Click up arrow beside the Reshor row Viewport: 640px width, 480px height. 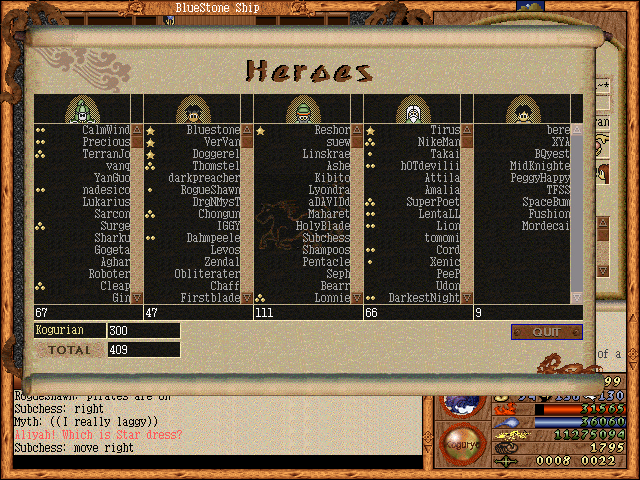tap(357, 130)
